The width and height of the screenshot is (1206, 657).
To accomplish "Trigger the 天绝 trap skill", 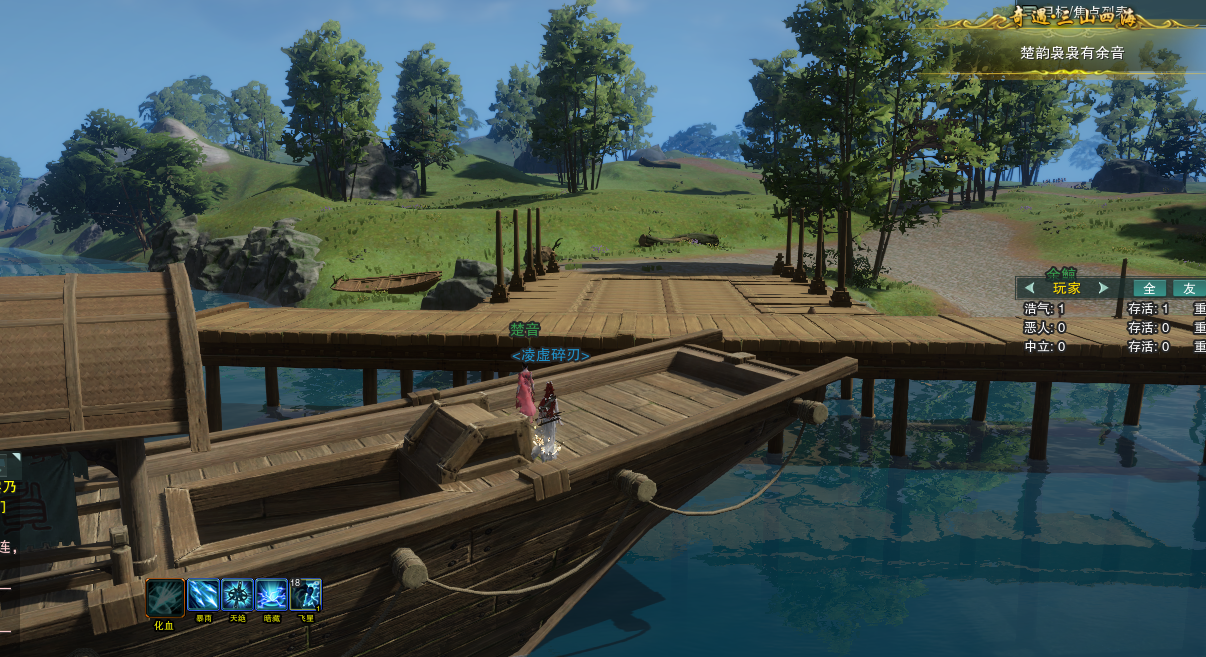I will pyautogui.click(x=237, y=595).
